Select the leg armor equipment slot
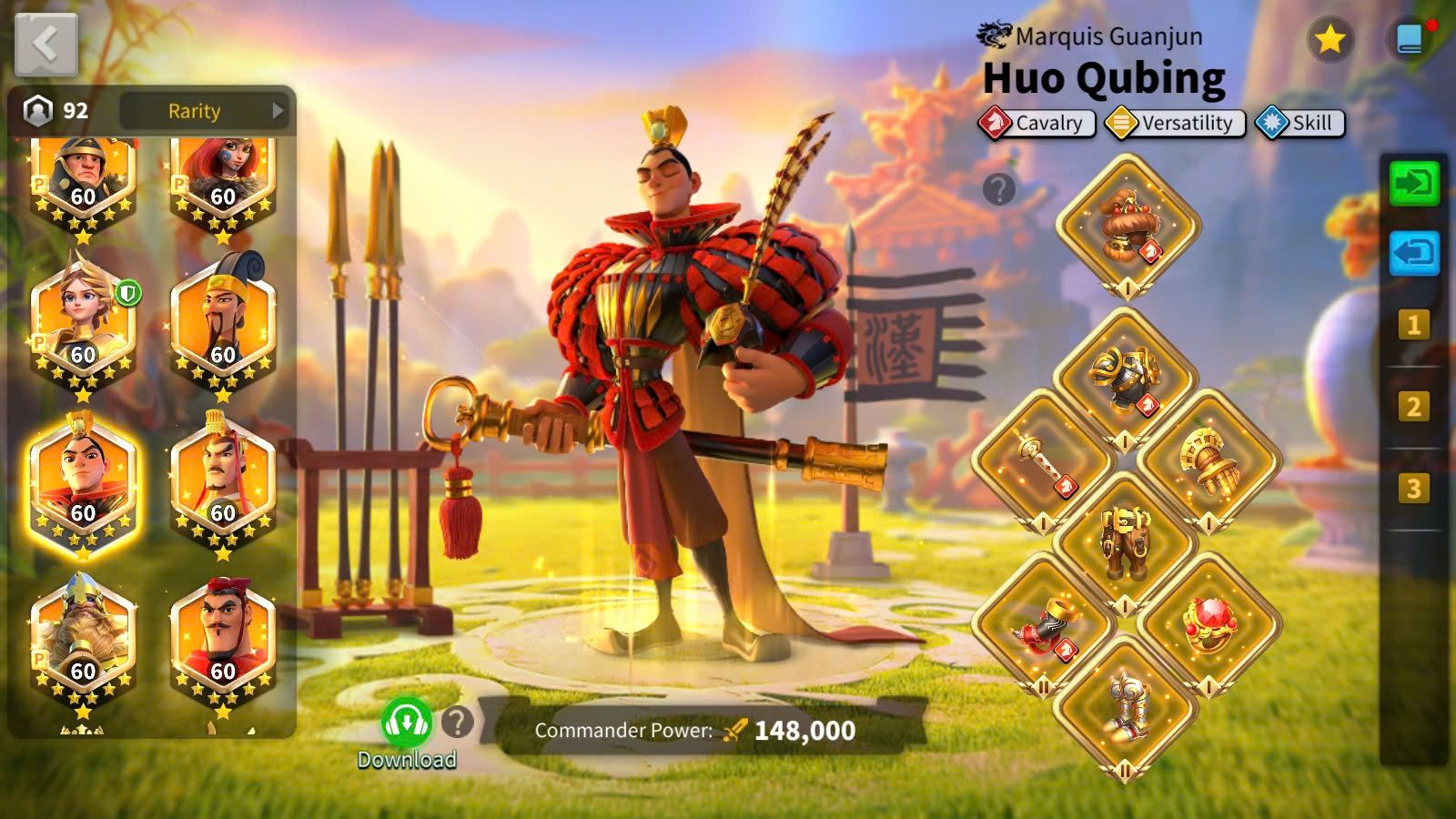Screen dimensions: 1456x819 coord(1126,542)
